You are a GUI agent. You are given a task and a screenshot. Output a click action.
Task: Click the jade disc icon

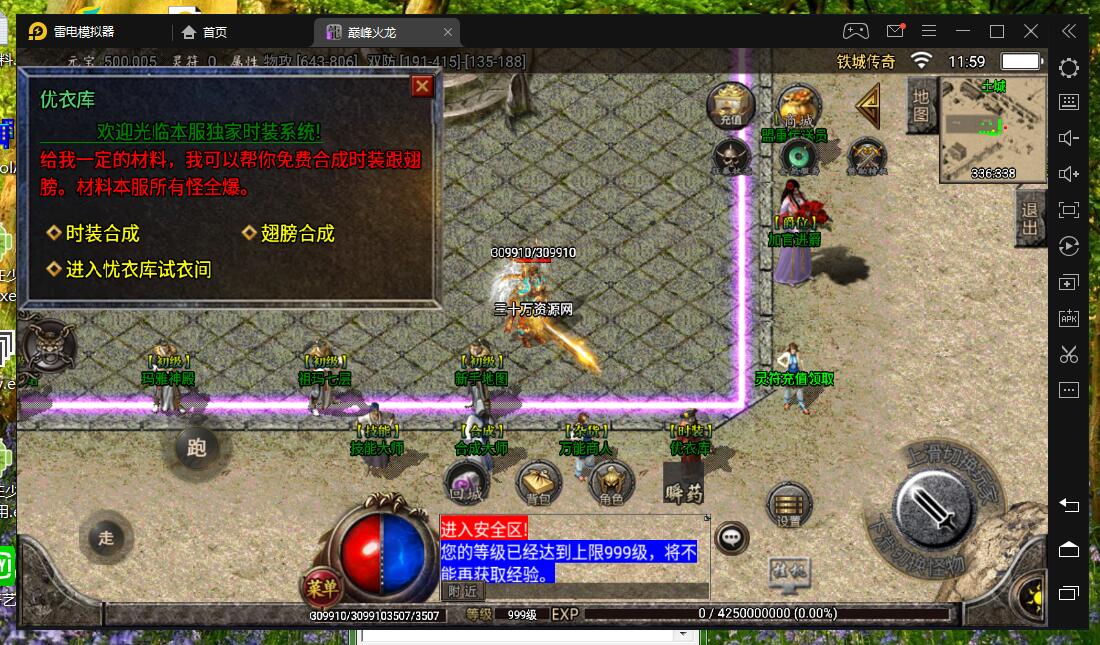[798, 155]
